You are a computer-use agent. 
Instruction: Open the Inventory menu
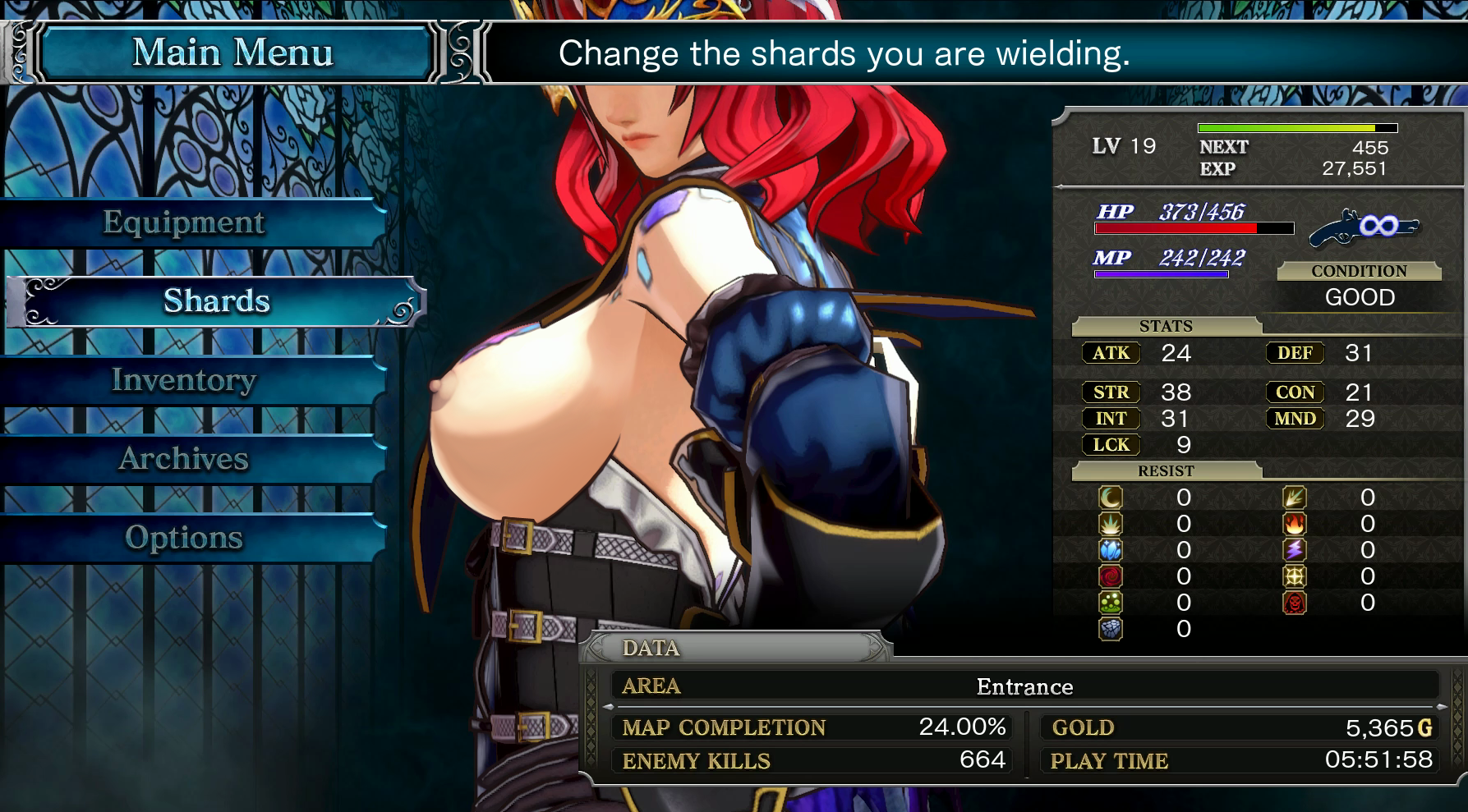coord(184,380)
